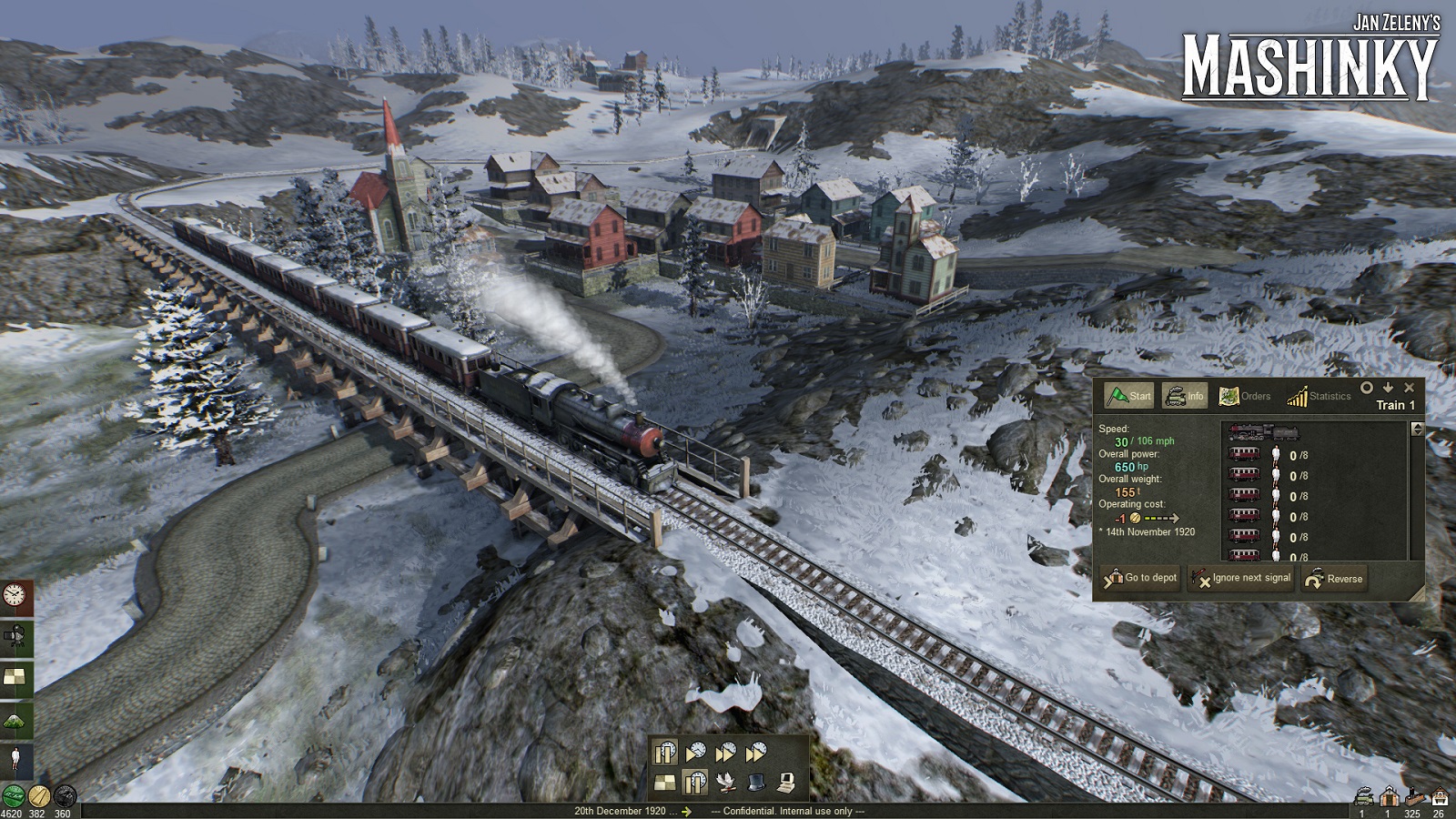This screenshot has width=1456, height=819.
Task: Activate Ignore next signal
Action: tap(1241, 578)
